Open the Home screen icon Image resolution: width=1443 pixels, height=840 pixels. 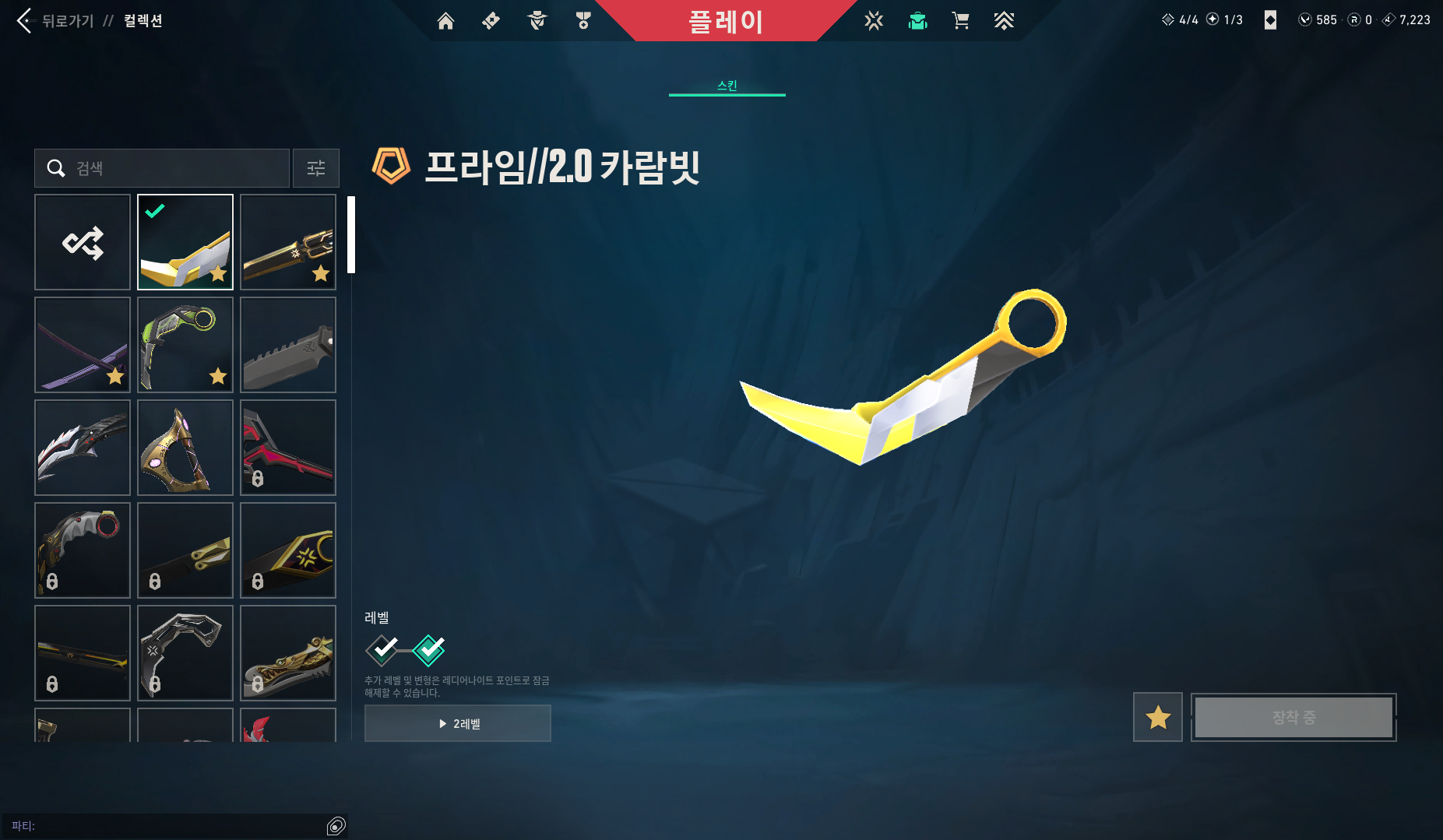pos(446,21)
